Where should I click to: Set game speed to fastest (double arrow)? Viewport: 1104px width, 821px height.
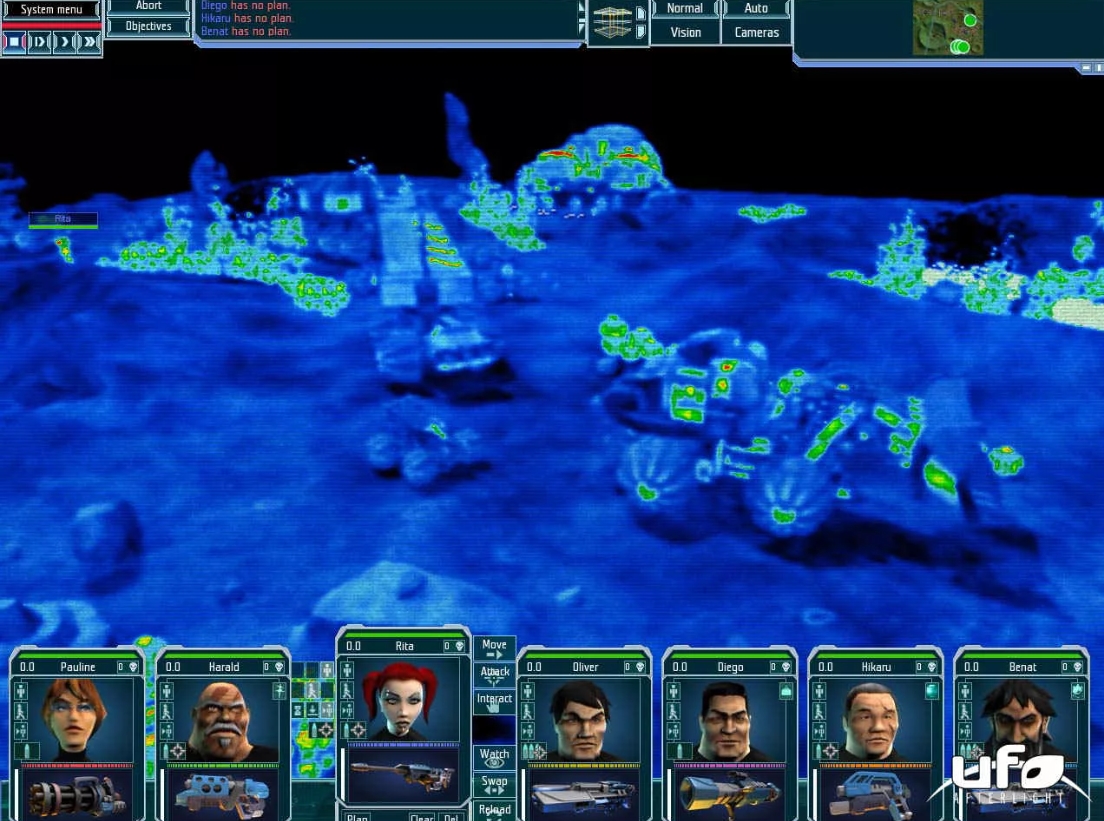pos(90,42)
